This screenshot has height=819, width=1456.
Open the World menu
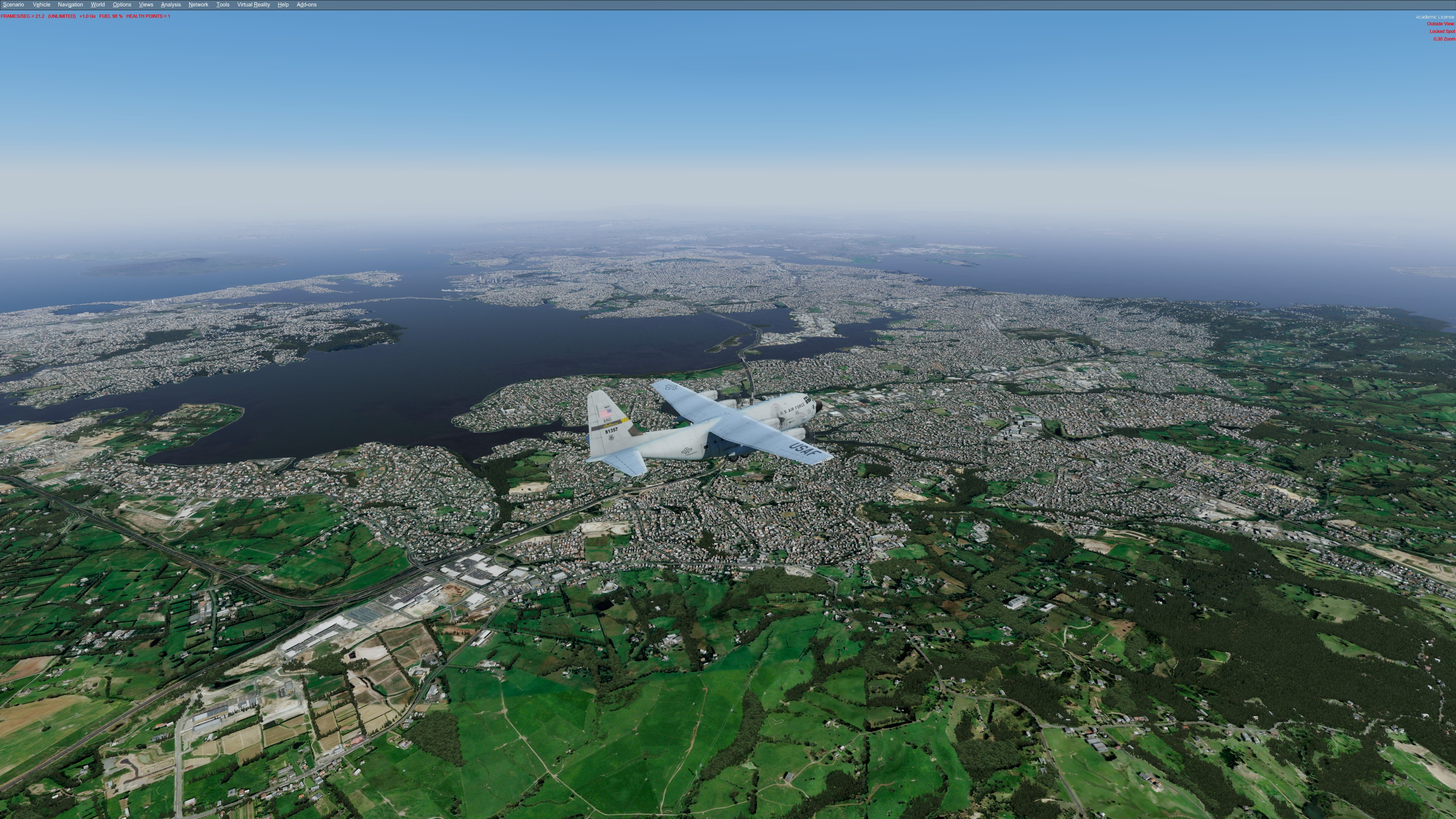(x=98, y=5)
